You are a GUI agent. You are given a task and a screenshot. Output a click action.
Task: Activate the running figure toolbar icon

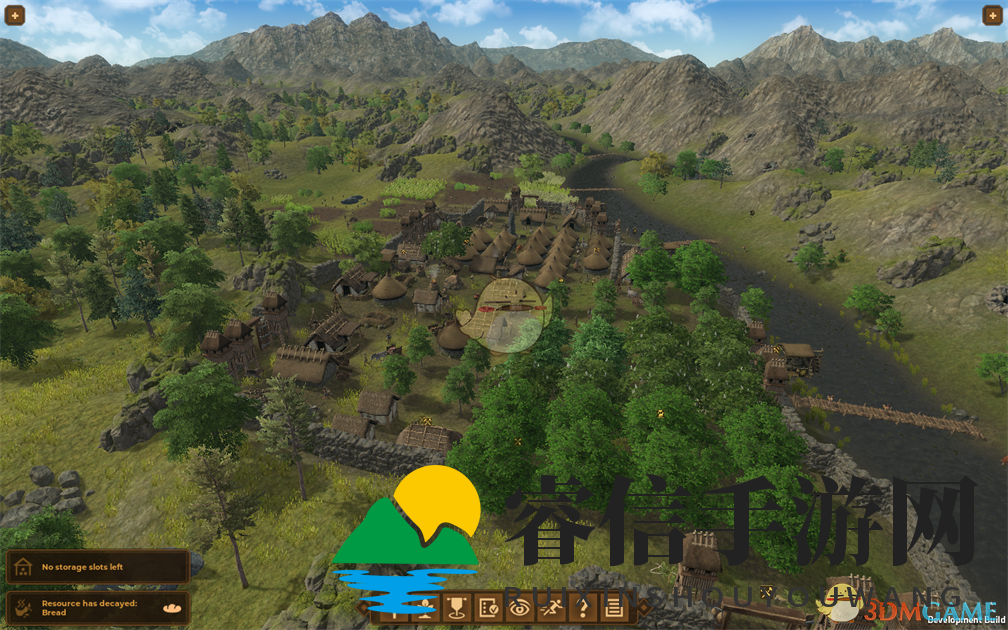(550, 606)
